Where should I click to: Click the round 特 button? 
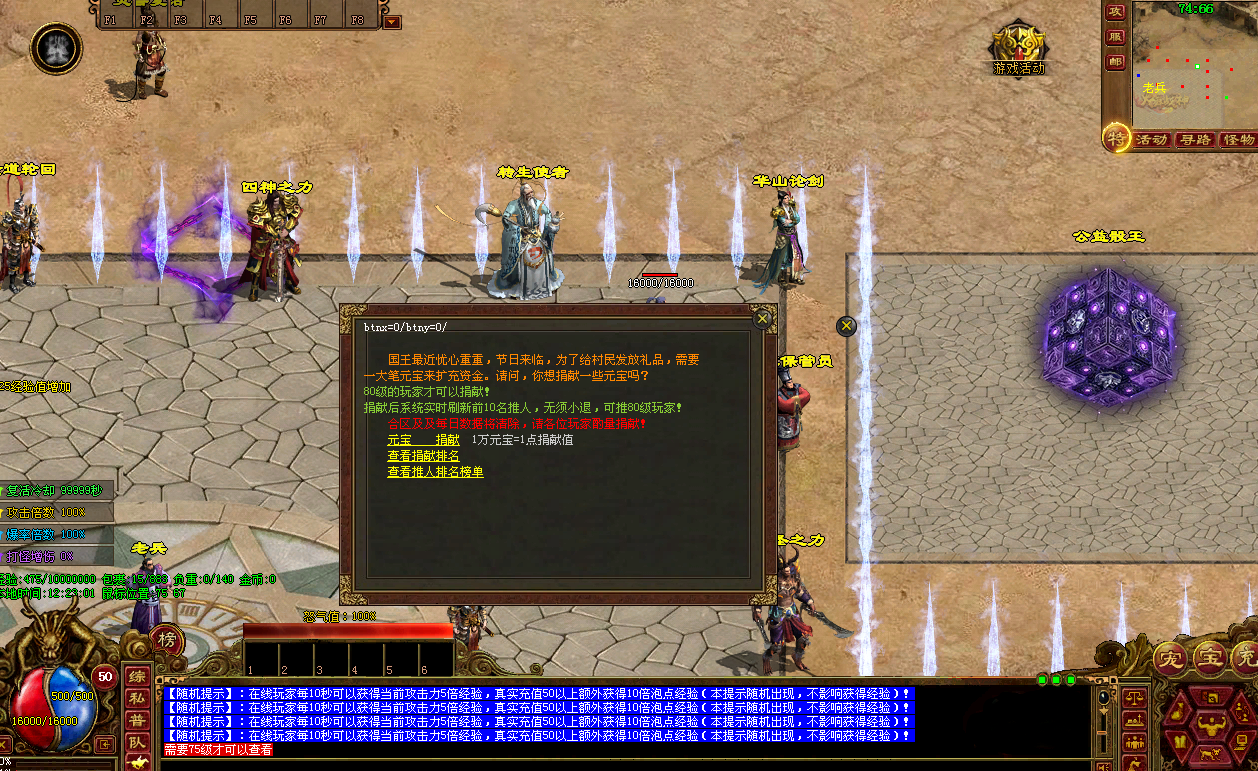tap(1116, 139)
